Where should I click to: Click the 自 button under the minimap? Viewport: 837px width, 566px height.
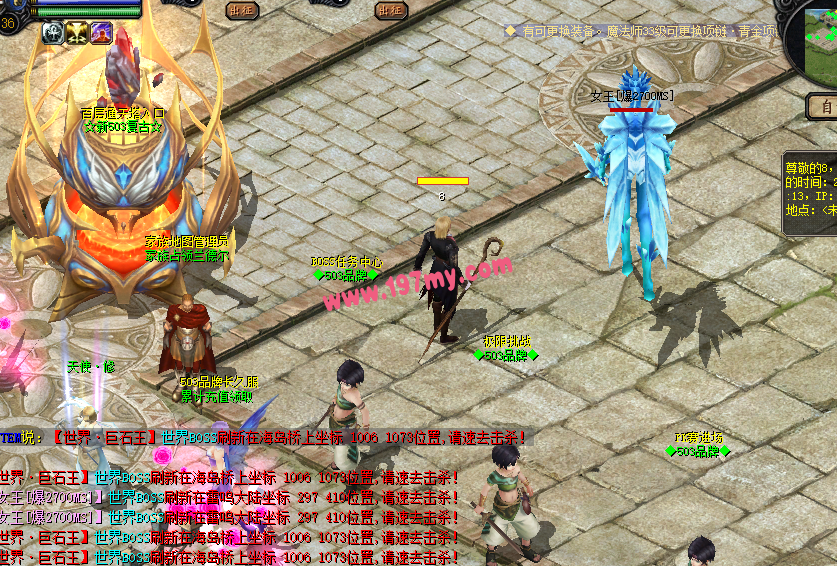coord(823,105)
